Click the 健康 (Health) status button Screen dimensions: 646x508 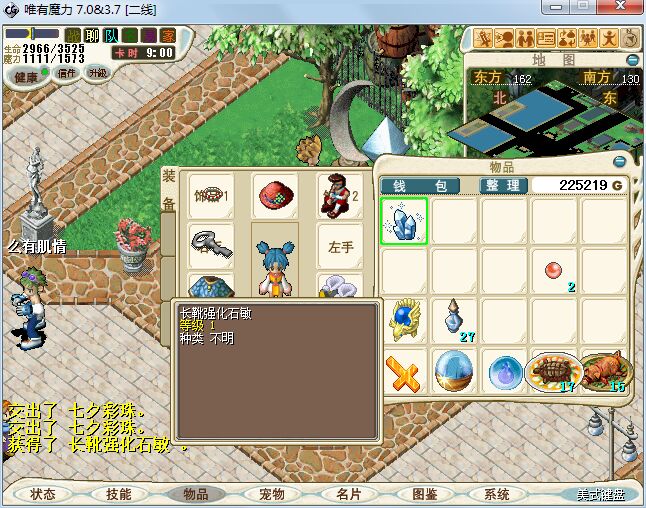point(27,75)
